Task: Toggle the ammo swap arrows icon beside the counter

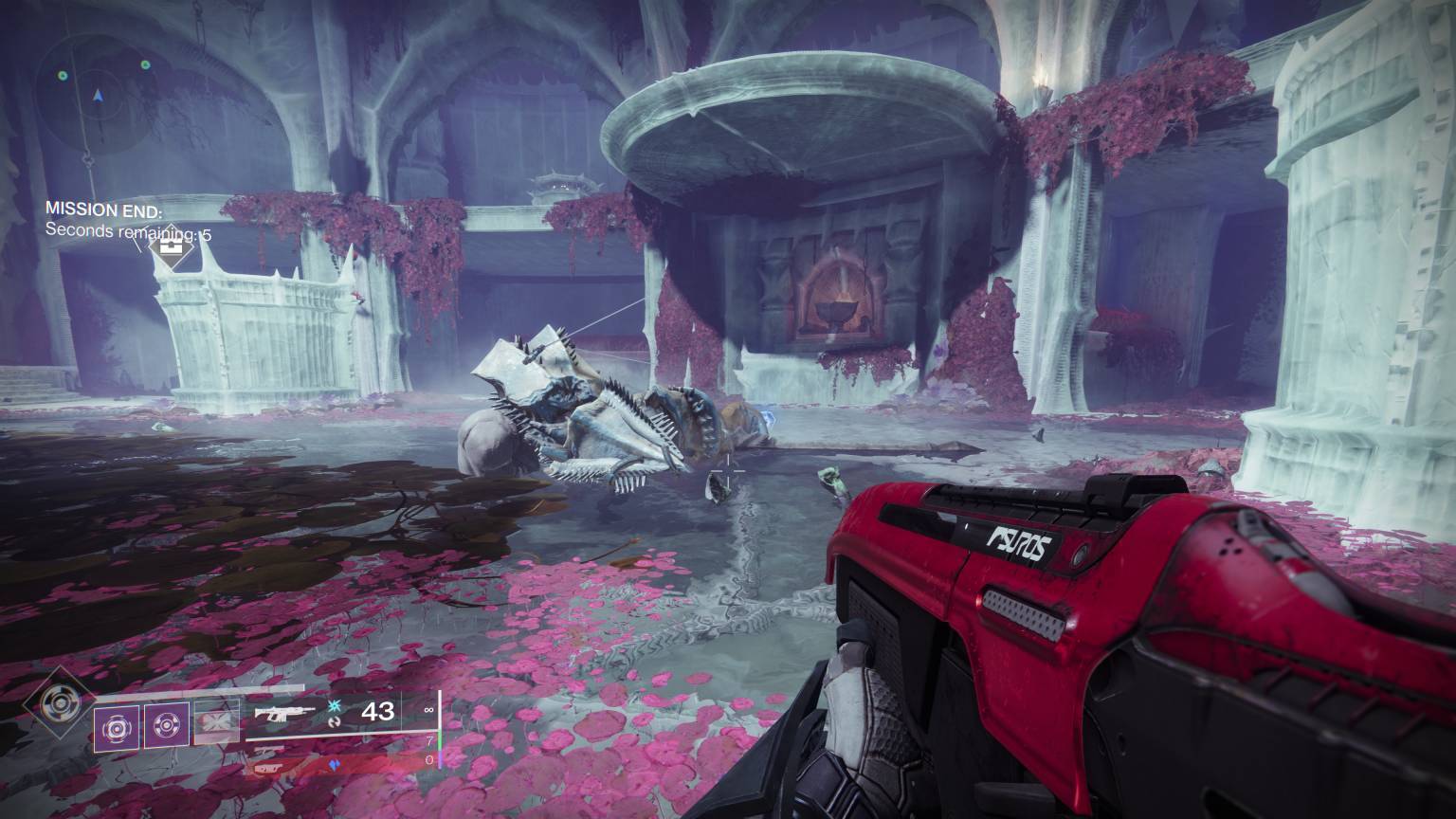Action: (336, 724)
